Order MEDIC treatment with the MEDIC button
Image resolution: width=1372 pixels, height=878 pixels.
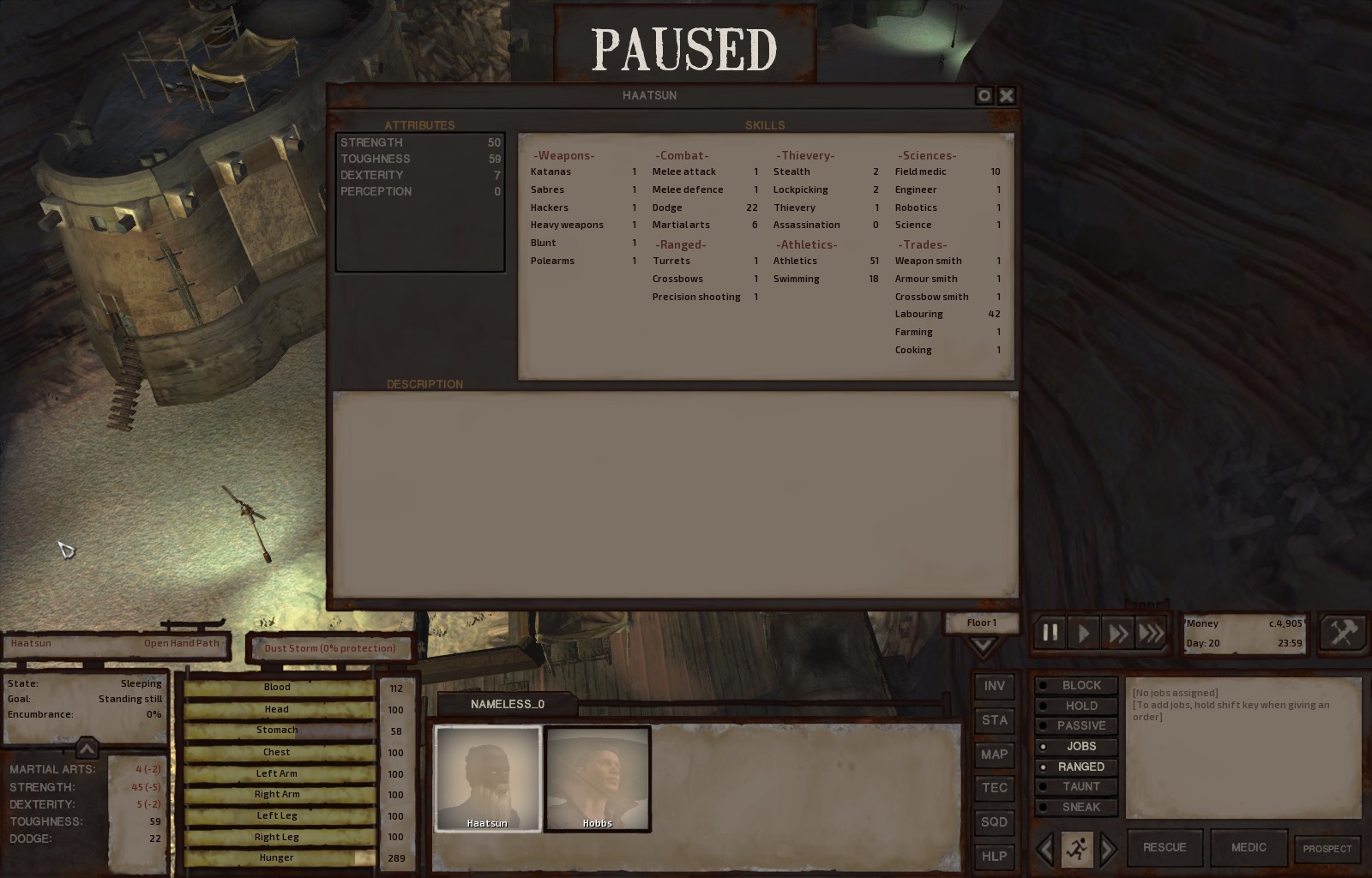point(1248,847)
